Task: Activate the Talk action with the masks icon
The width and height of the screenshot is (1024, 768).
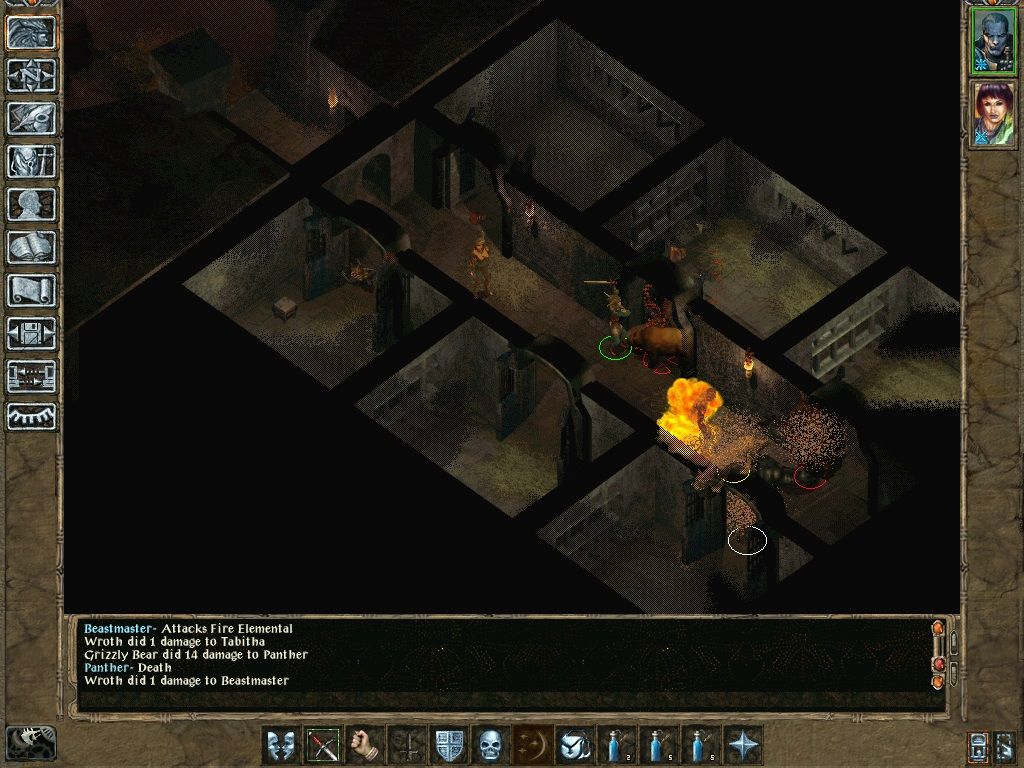Action: click(x=281, y=745)
